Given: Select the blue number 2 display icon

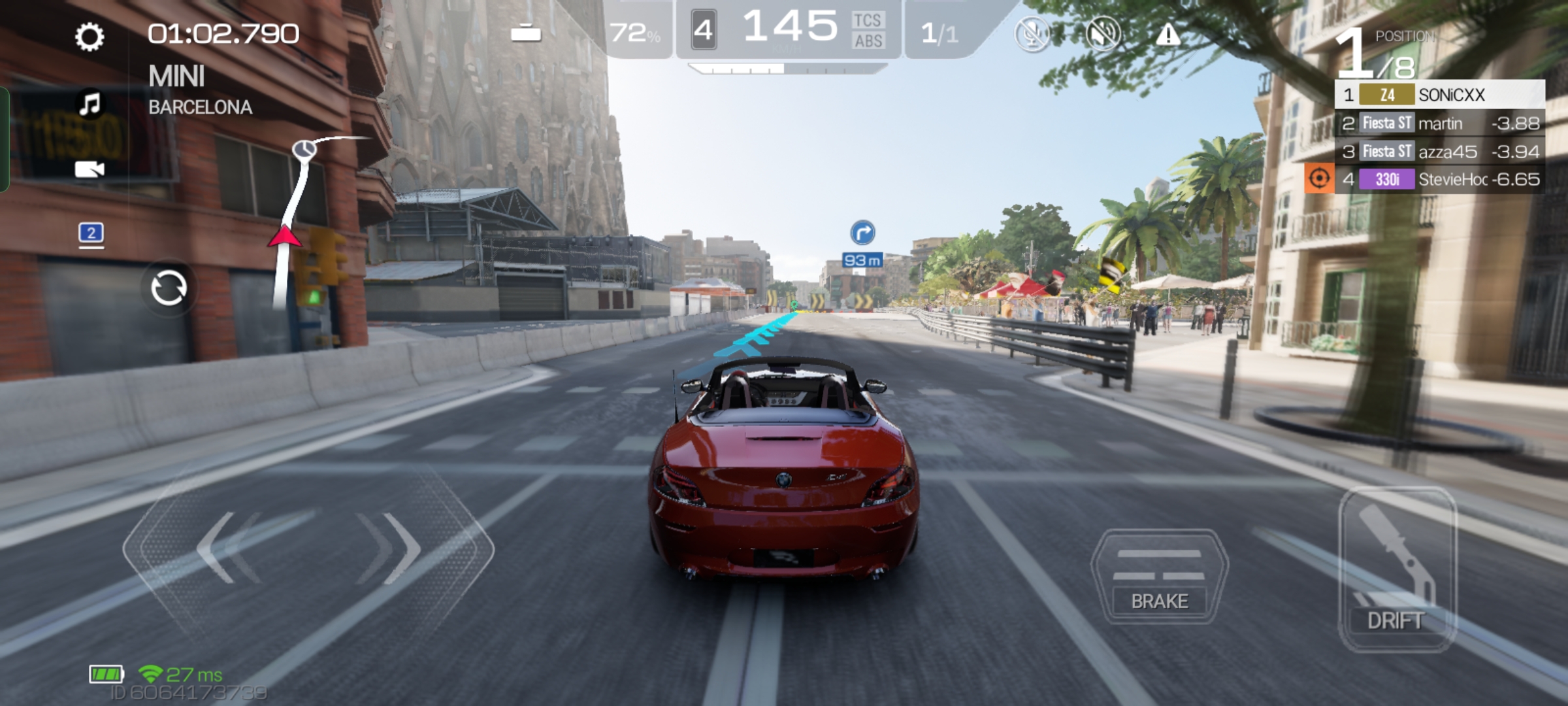Looking at the screenshot, I should pos(91,233).
